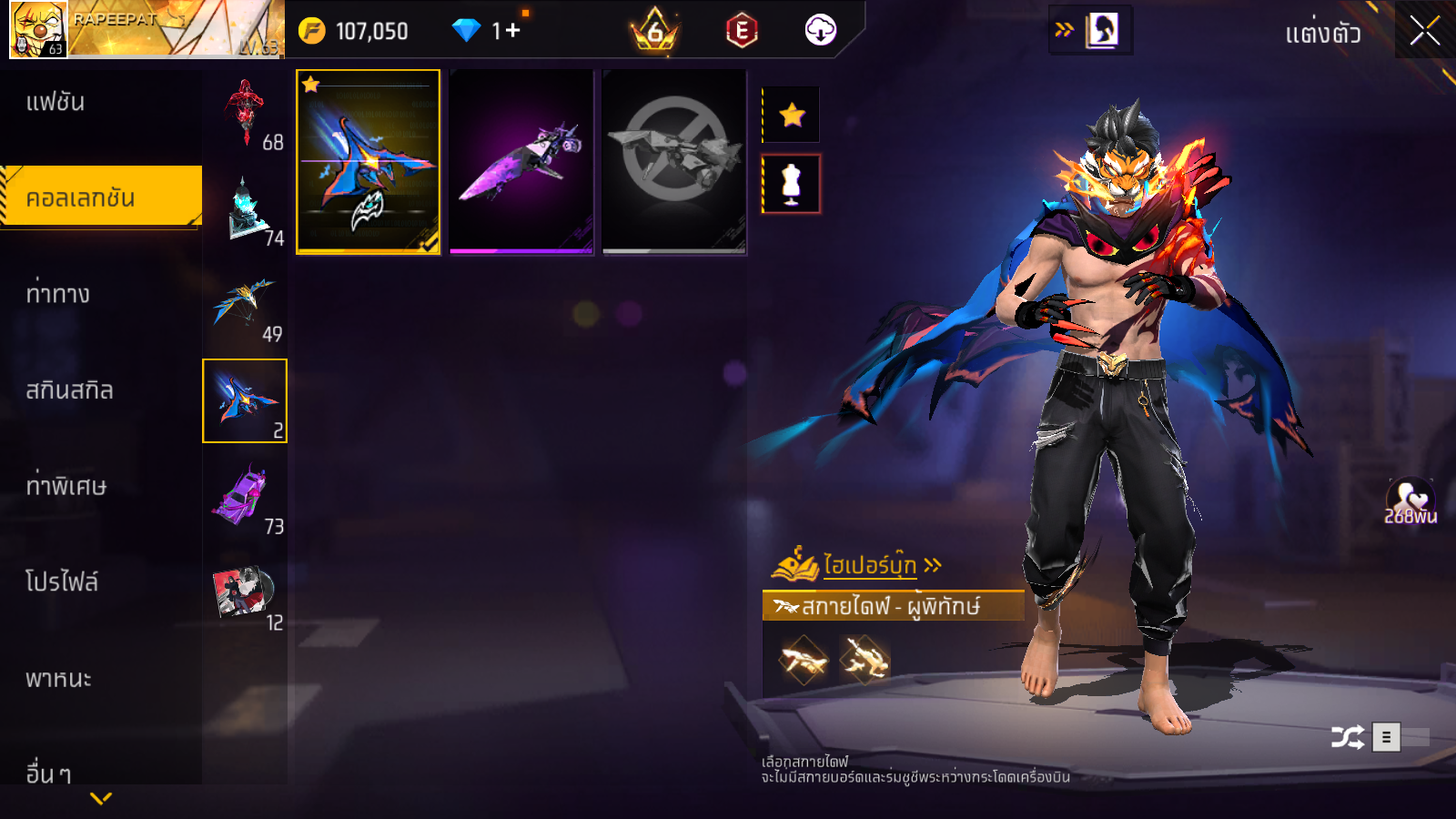The image size is (1456, 819).
Task: Choose the red backpack subcategory with 68 items
Action: 246,114
